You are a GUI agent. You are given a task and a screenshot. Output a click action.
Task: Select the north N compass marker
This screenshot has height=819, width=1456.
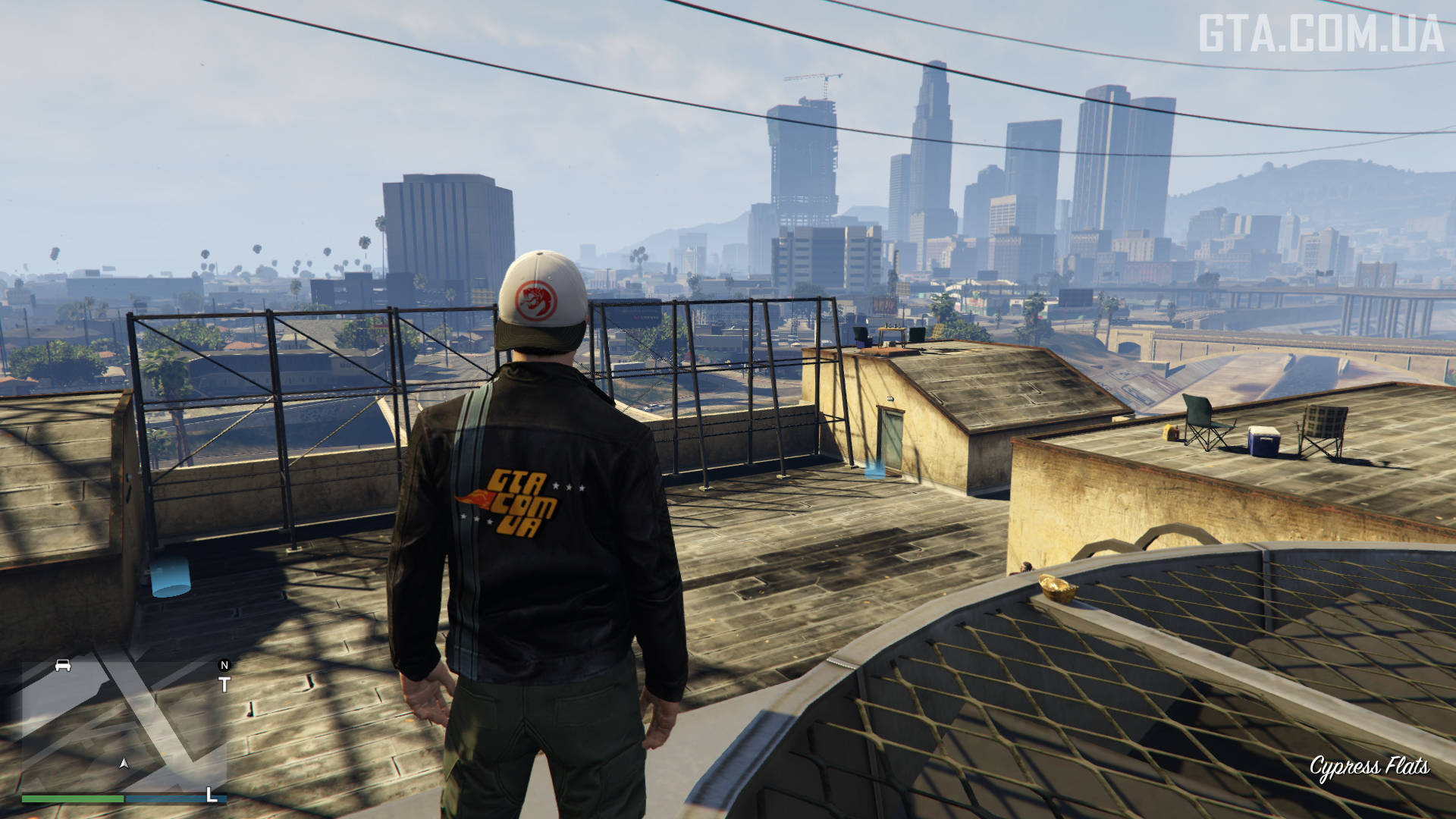point(224,665)
